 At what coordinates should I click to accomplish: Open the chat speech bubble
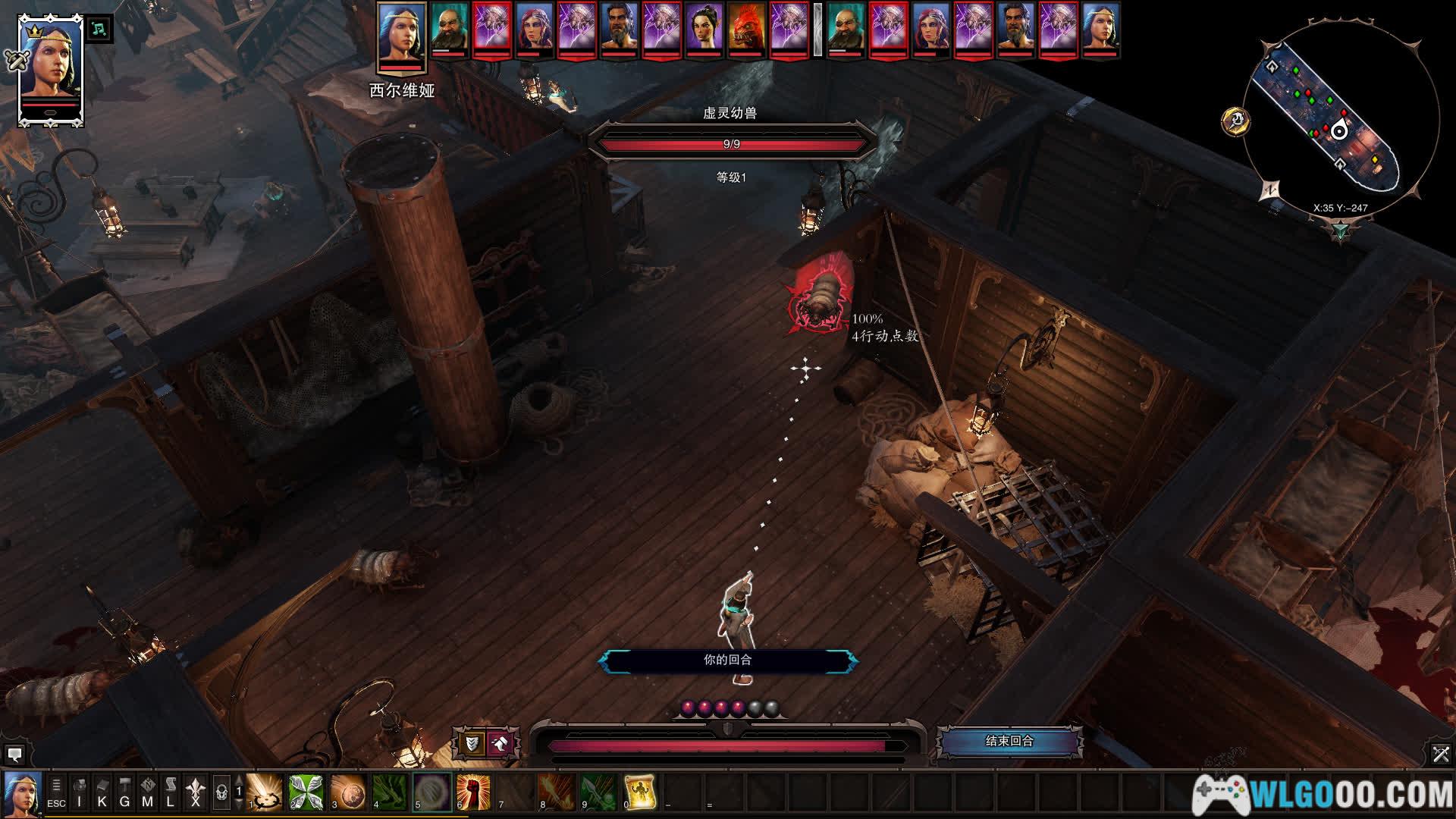click(x=14, y=754)
